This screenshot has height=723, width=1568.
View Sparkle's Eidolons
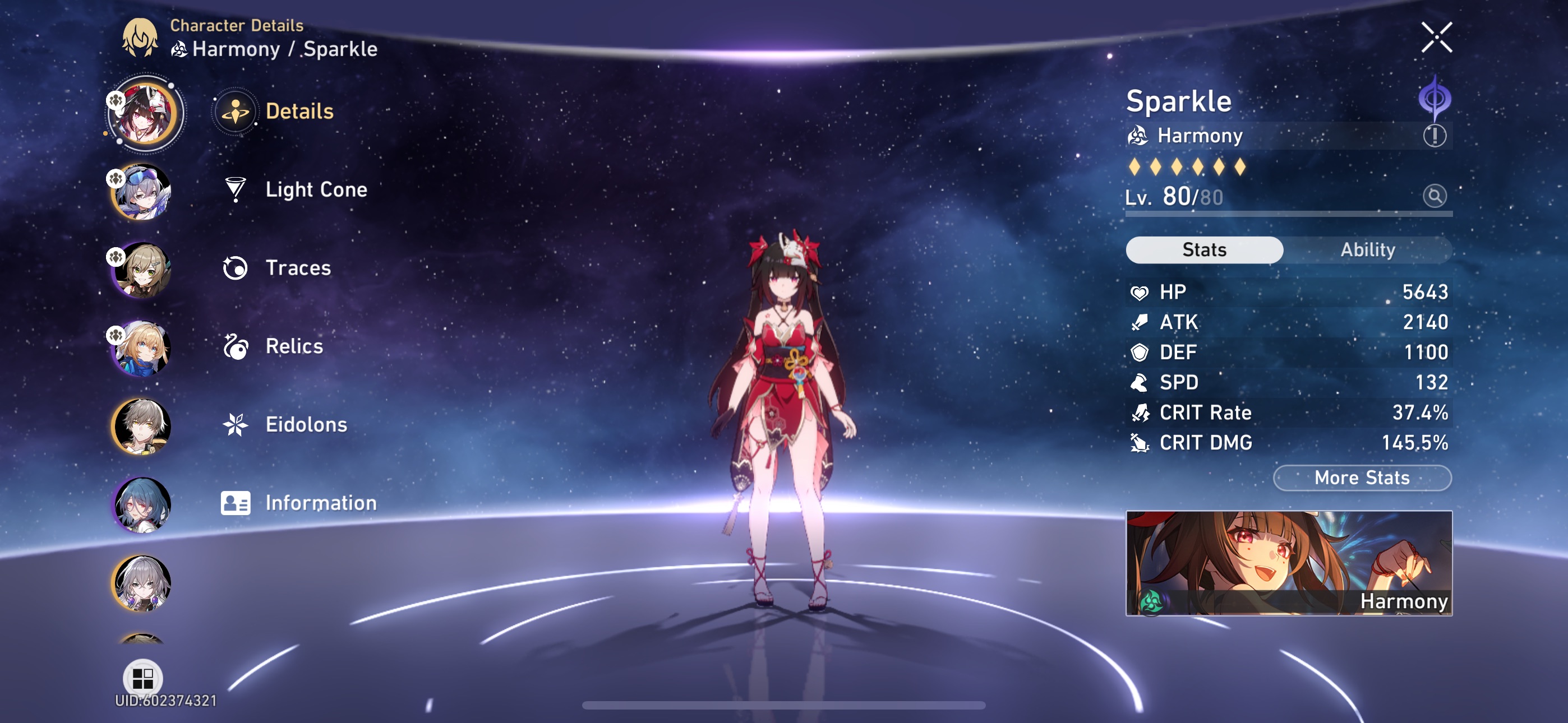click(306, 424)
